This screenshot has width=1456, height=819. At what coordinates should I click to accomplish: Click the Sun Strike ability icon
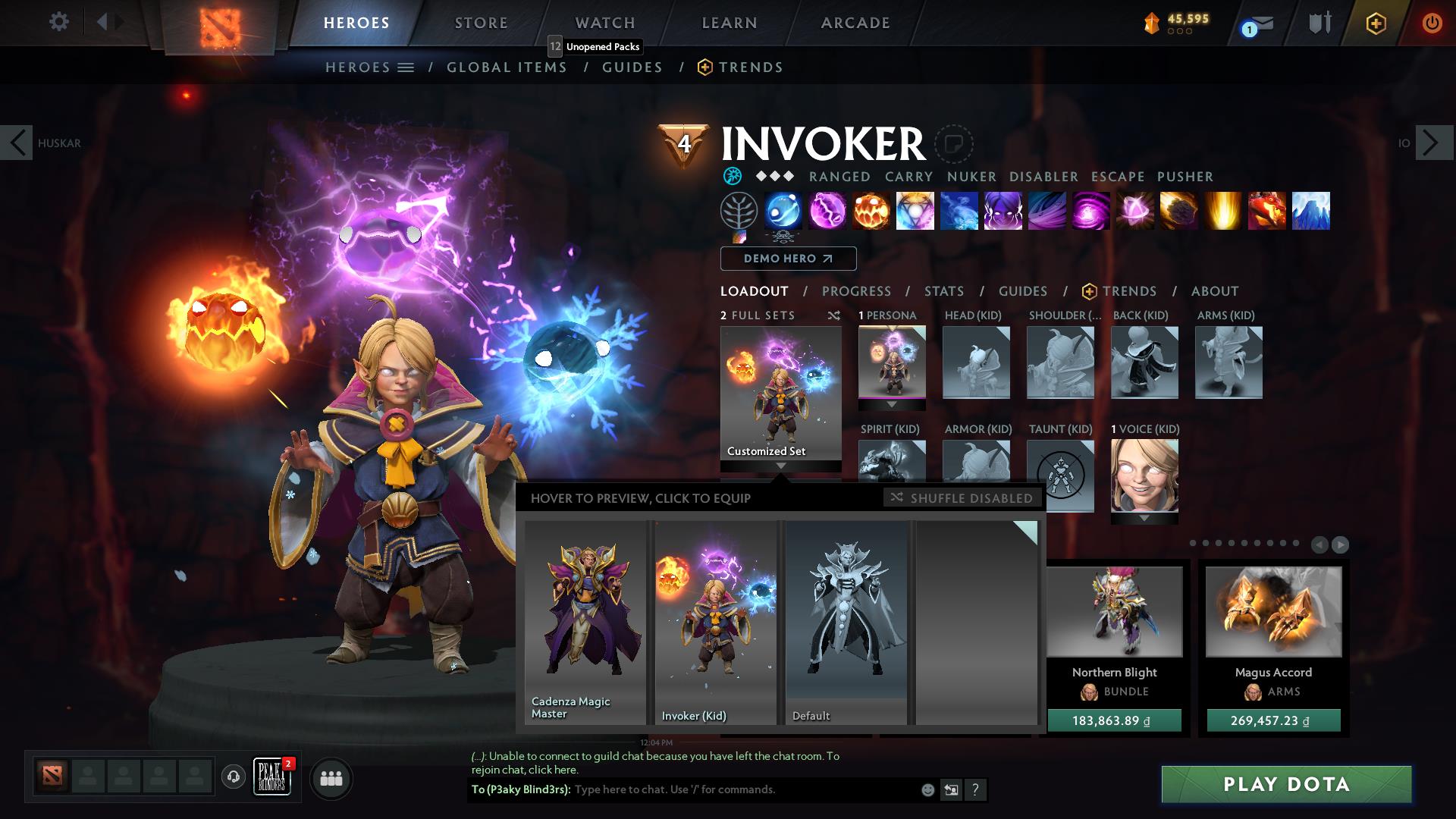[x=1222, y=211]
